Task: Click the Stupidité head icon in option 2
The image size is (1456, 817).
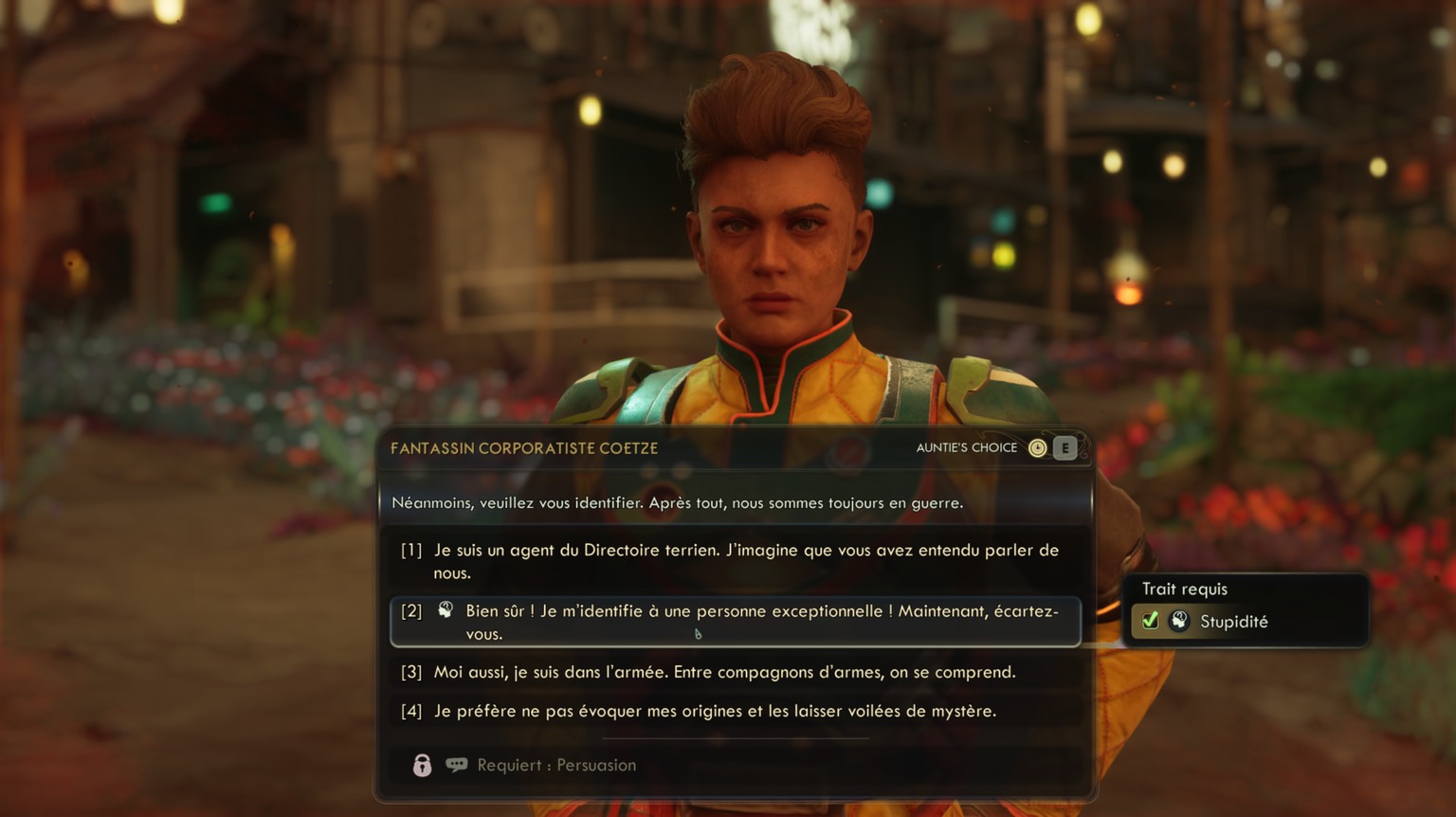Action: pos(442,611)
